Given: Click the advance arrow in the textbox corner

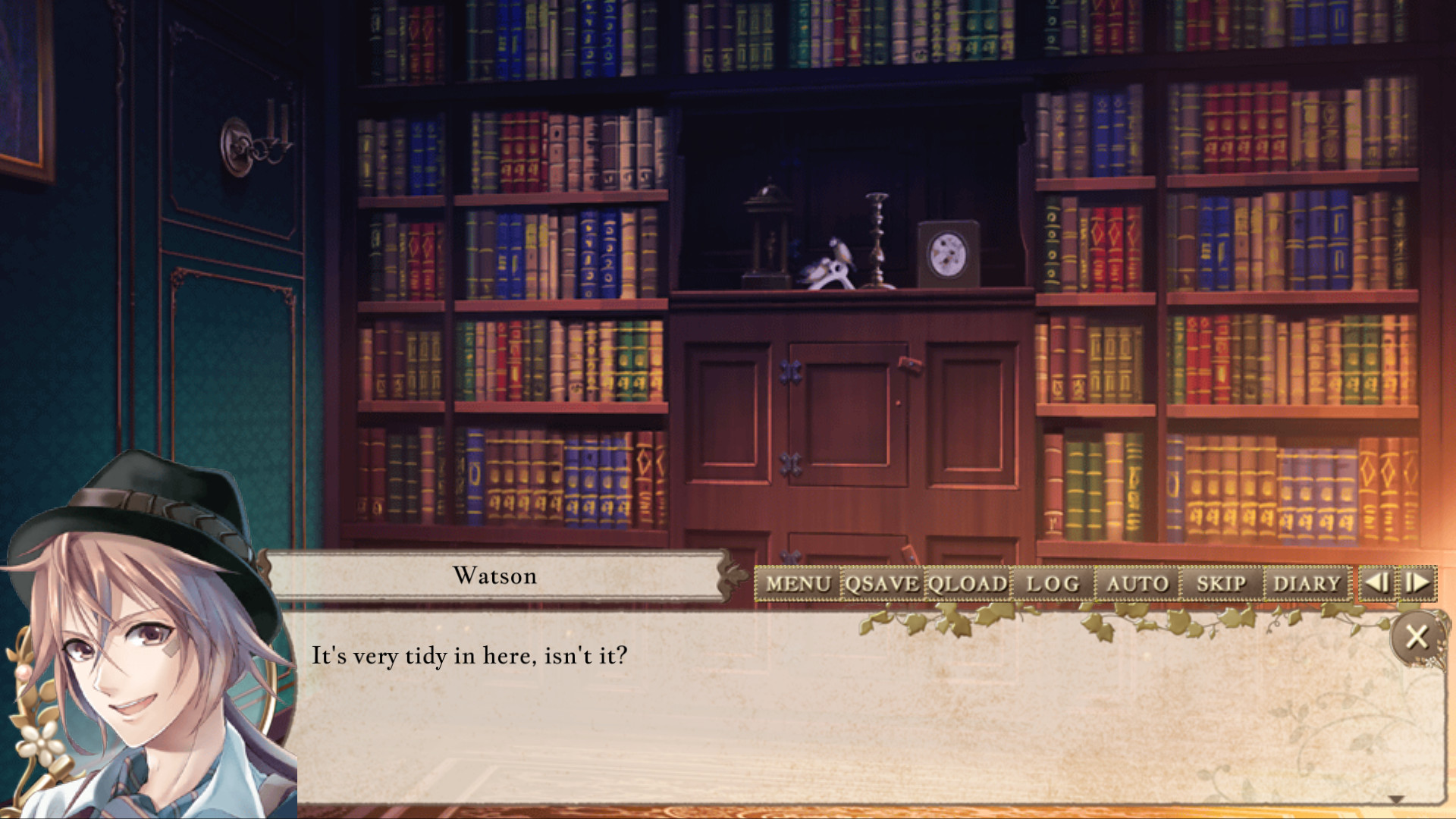Looking at the screenshot, I should 1398,798.
